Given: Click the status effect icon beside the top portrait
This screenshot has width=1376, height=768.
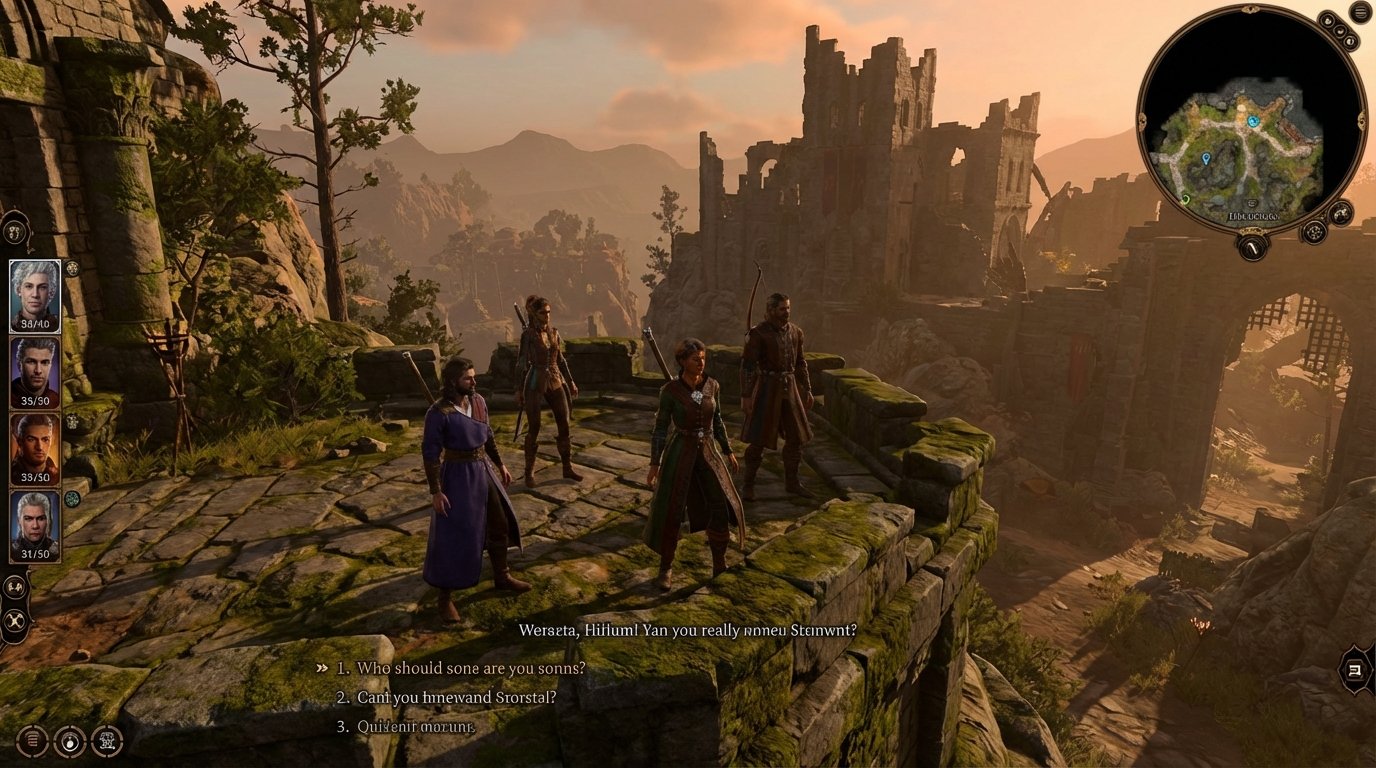Looking at the screenshot, I should [x=73, y=269].
